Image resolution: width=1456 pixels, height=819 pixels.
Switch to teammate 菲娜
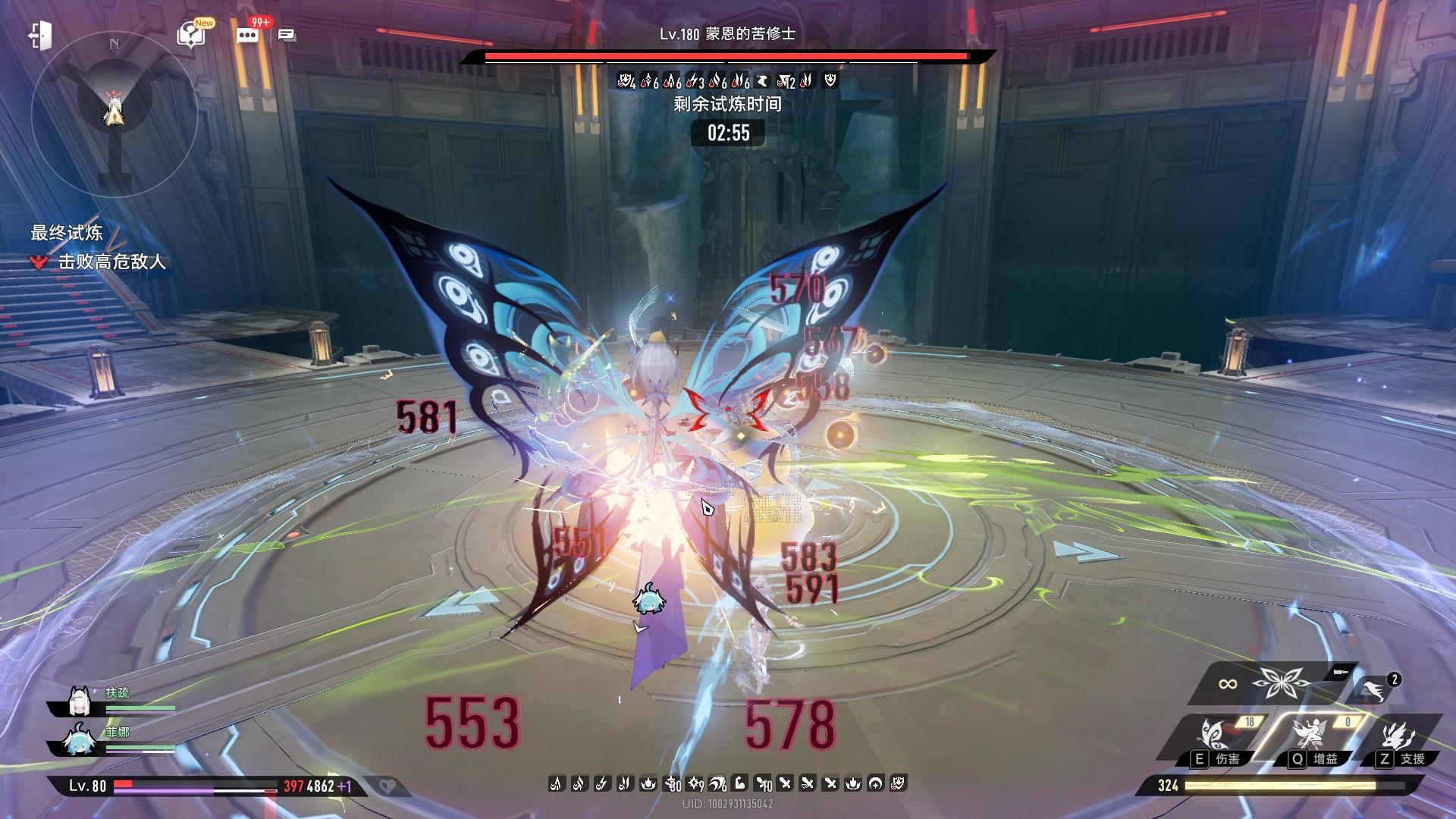tap(80, 742)
